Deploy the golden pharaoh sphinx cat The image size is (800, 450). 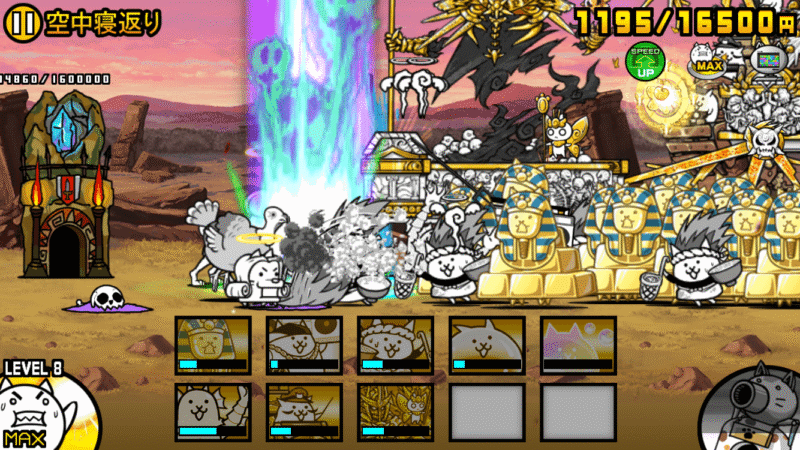pos(212,345)
